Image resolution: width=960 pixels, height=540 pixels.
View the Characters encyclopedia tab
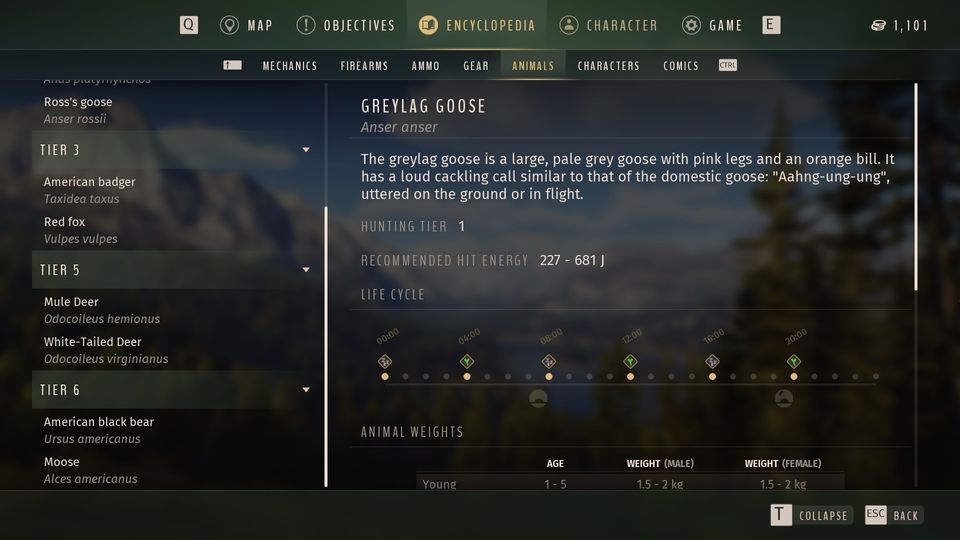coord(608,66)
